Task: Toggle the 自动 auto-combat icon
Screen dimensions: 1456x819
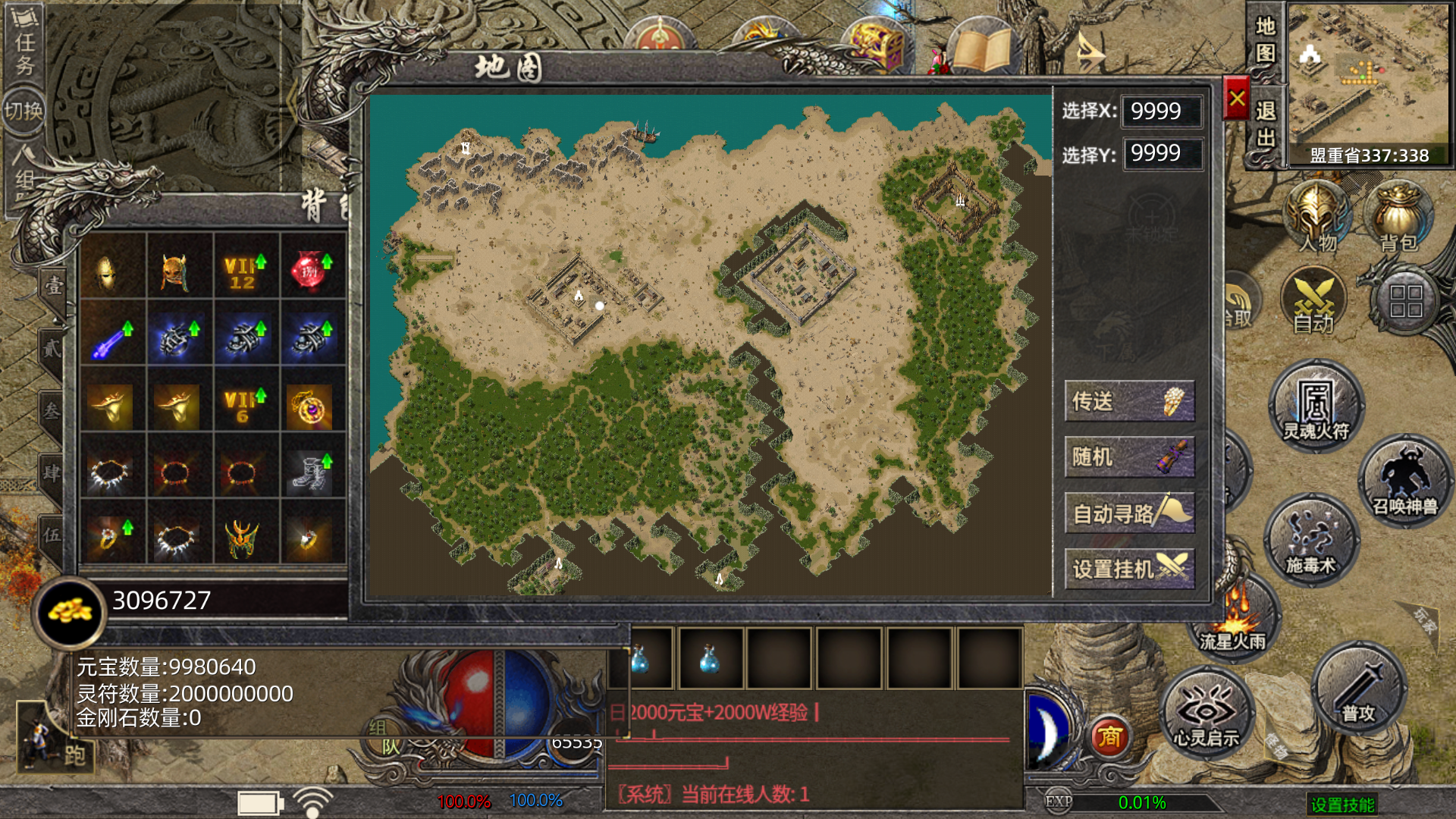Action: [1313, 303]
